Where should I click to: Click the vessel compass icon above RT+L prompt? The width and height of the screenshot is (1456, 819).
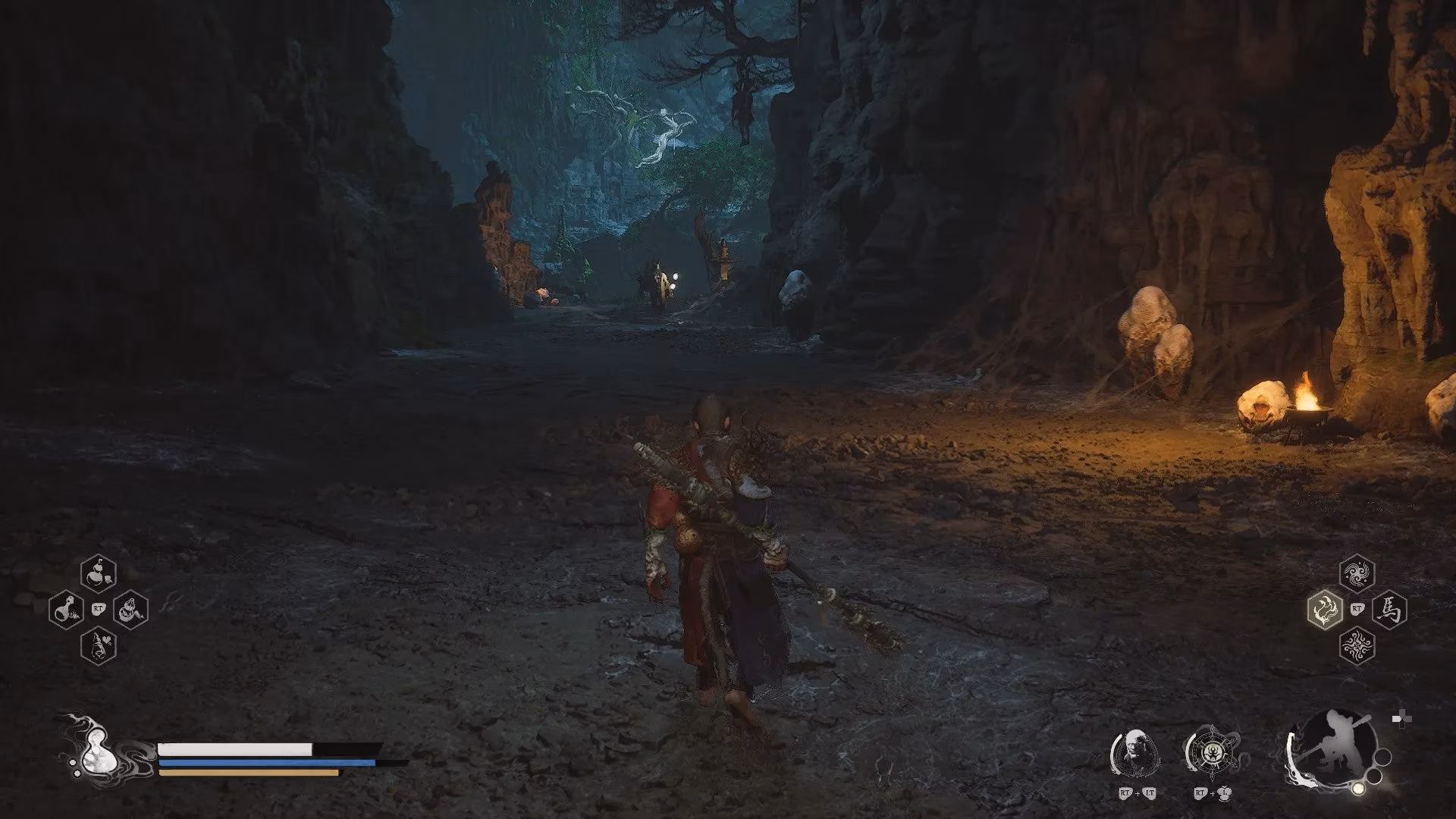(1212, 754)
